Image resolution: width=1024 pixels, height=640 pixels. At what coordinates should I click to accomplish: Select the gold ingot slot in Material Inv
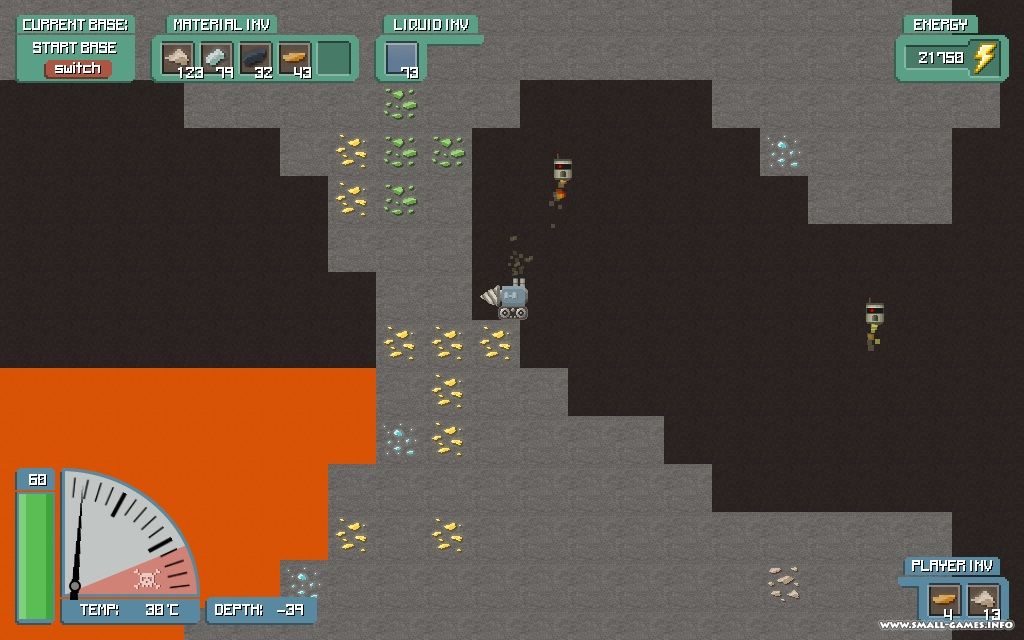point(294,57)
